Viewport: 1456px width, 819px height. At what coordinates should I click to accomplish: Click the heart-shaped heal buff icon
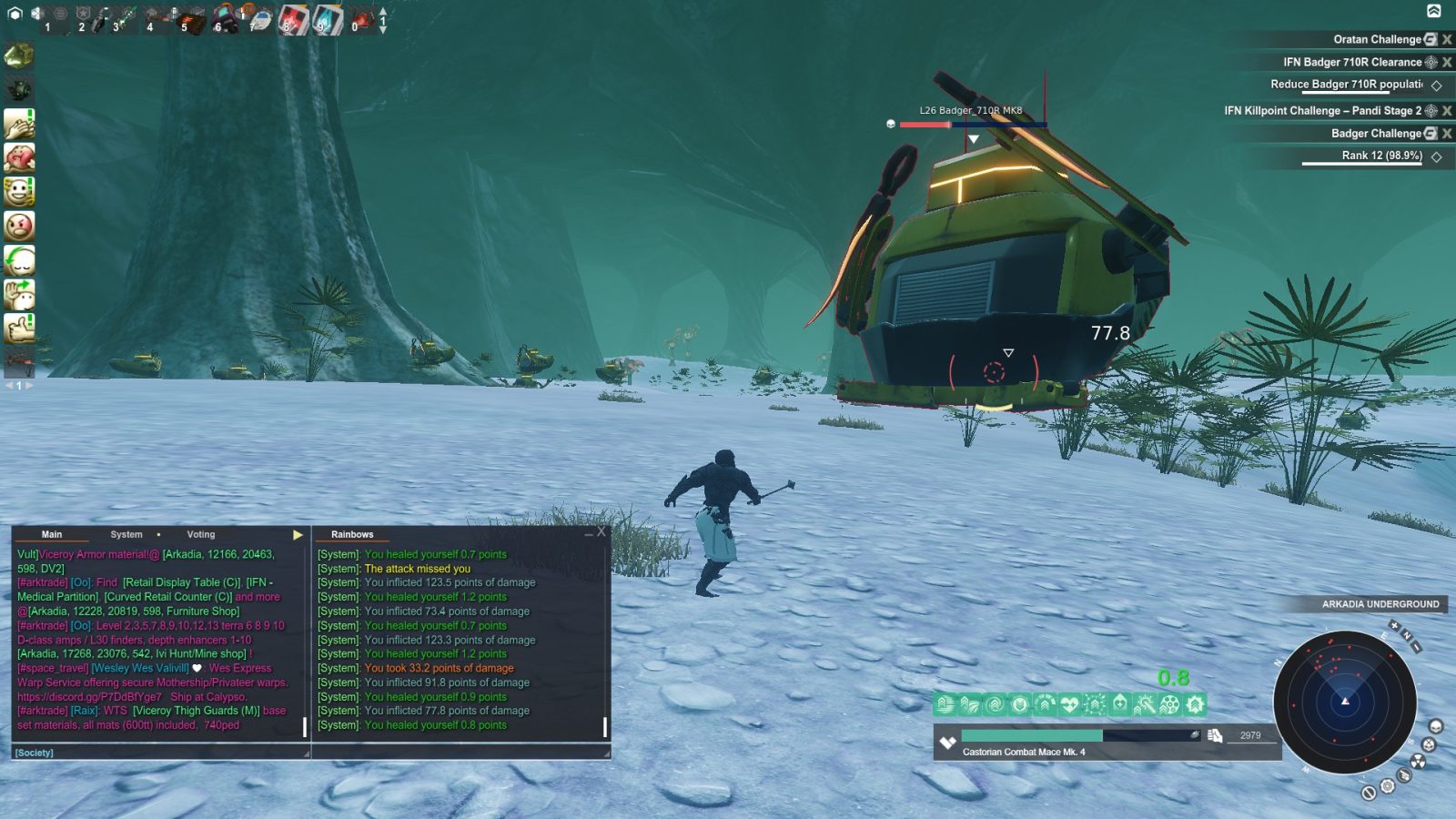pos(1068,704)
